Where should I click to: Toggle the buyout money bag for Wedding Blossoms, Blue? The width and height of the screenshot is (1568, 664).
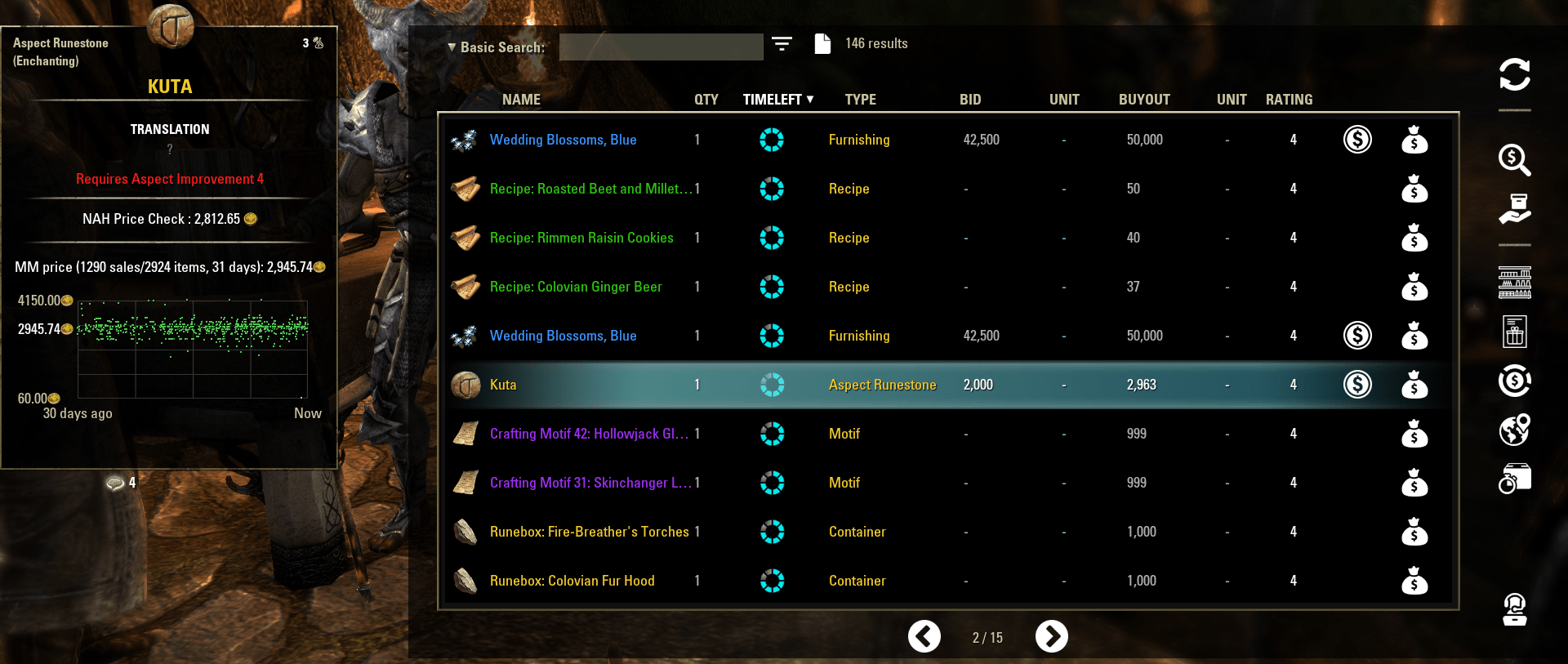point(1414,140)
